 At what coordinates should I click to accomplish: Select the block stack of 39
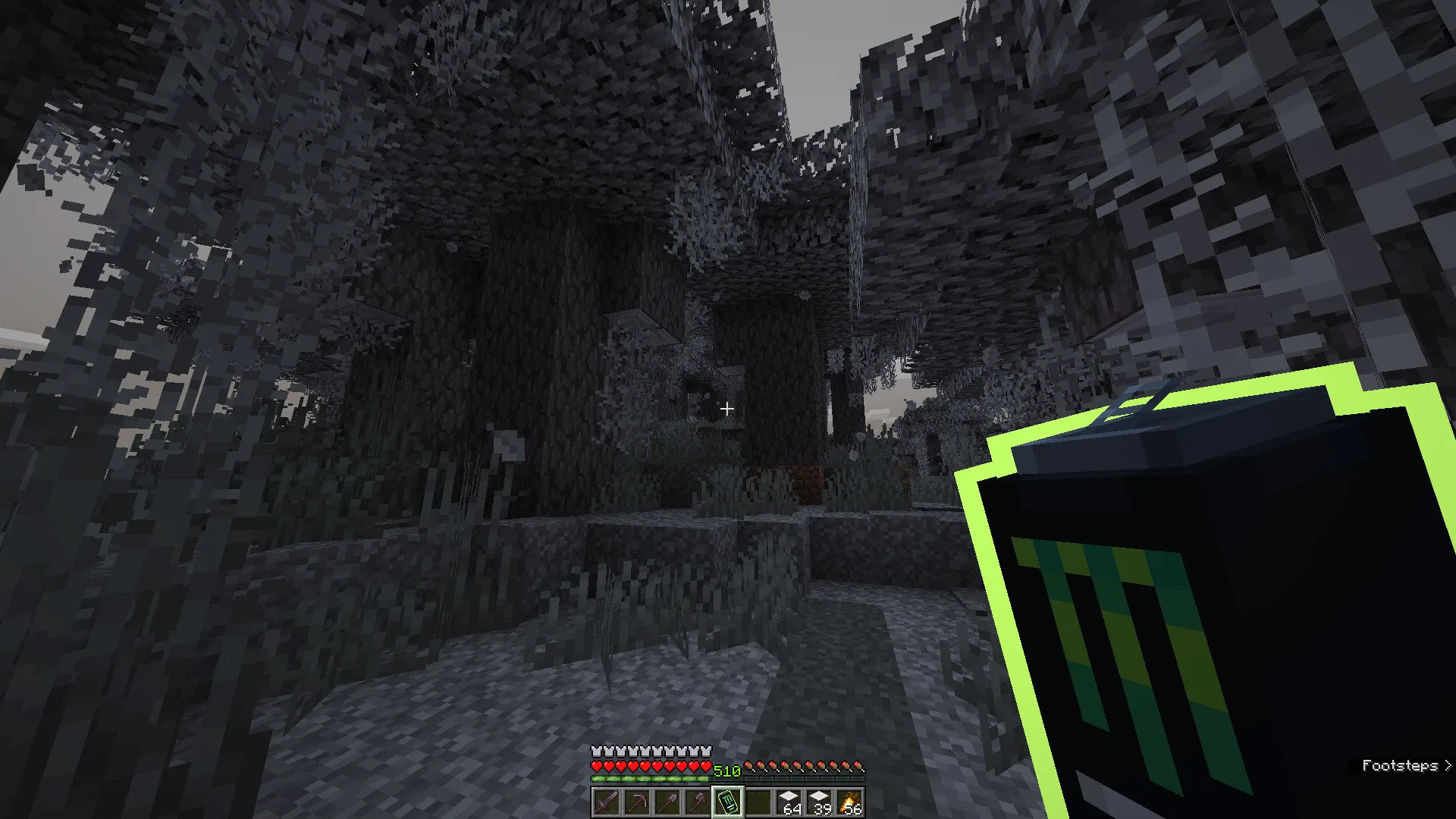pyautogui.click(x=819, y=802)
